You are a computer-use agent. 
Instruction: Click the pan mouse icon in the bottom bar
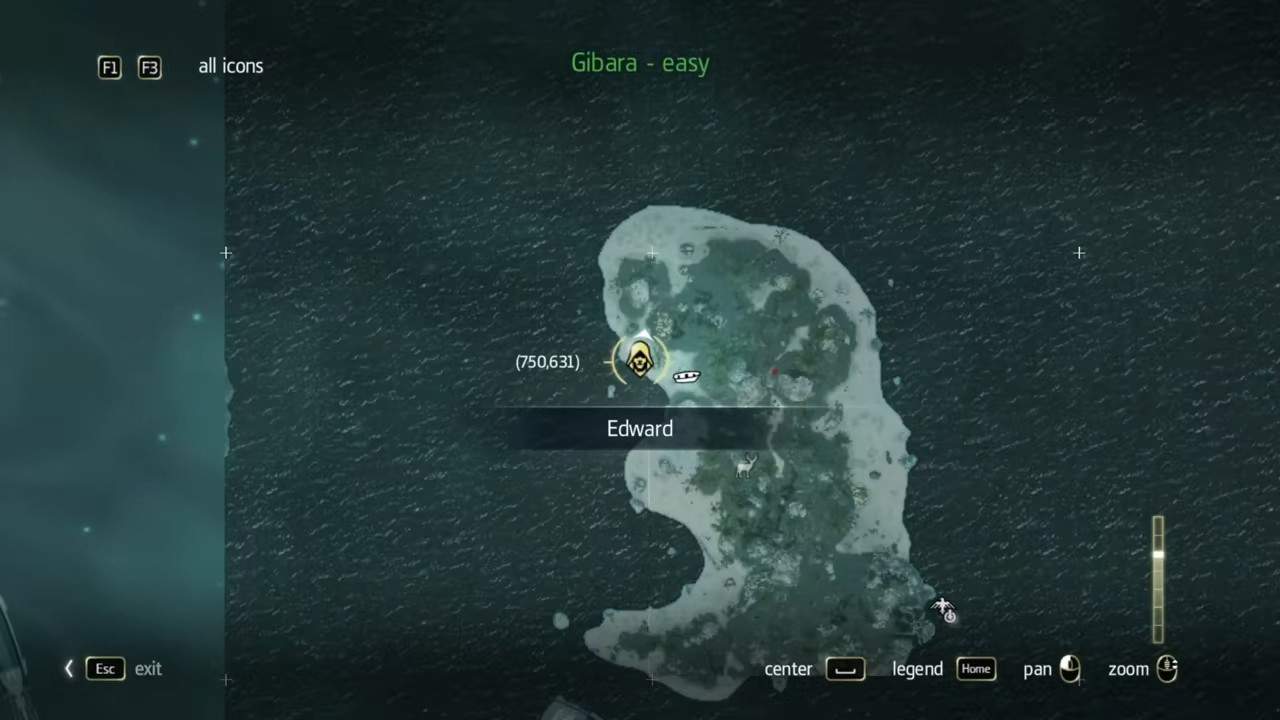tap(1071, 669)
